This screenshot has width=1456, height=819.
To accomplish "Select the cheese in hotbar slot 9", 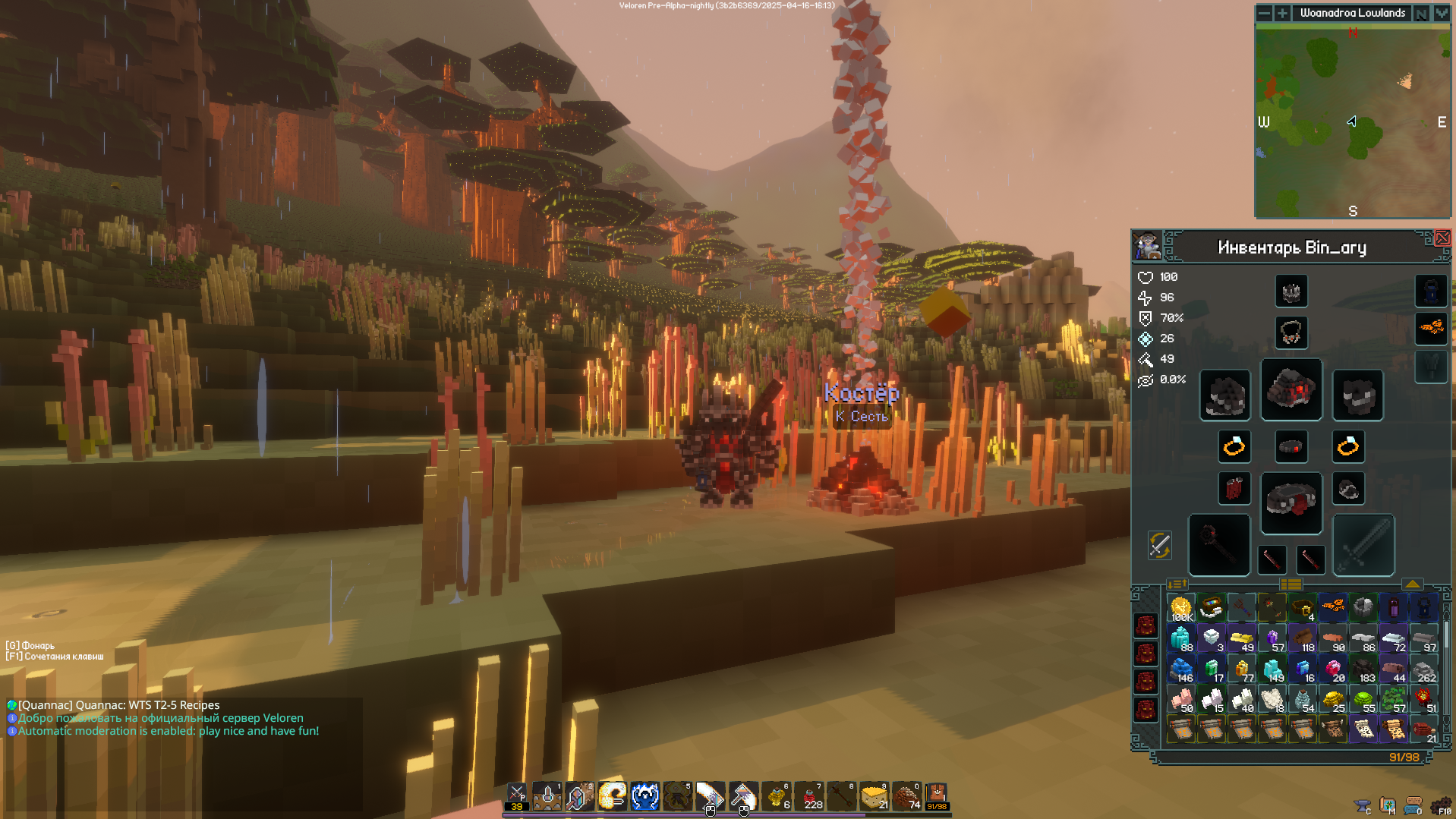I will tap(874, 796).
